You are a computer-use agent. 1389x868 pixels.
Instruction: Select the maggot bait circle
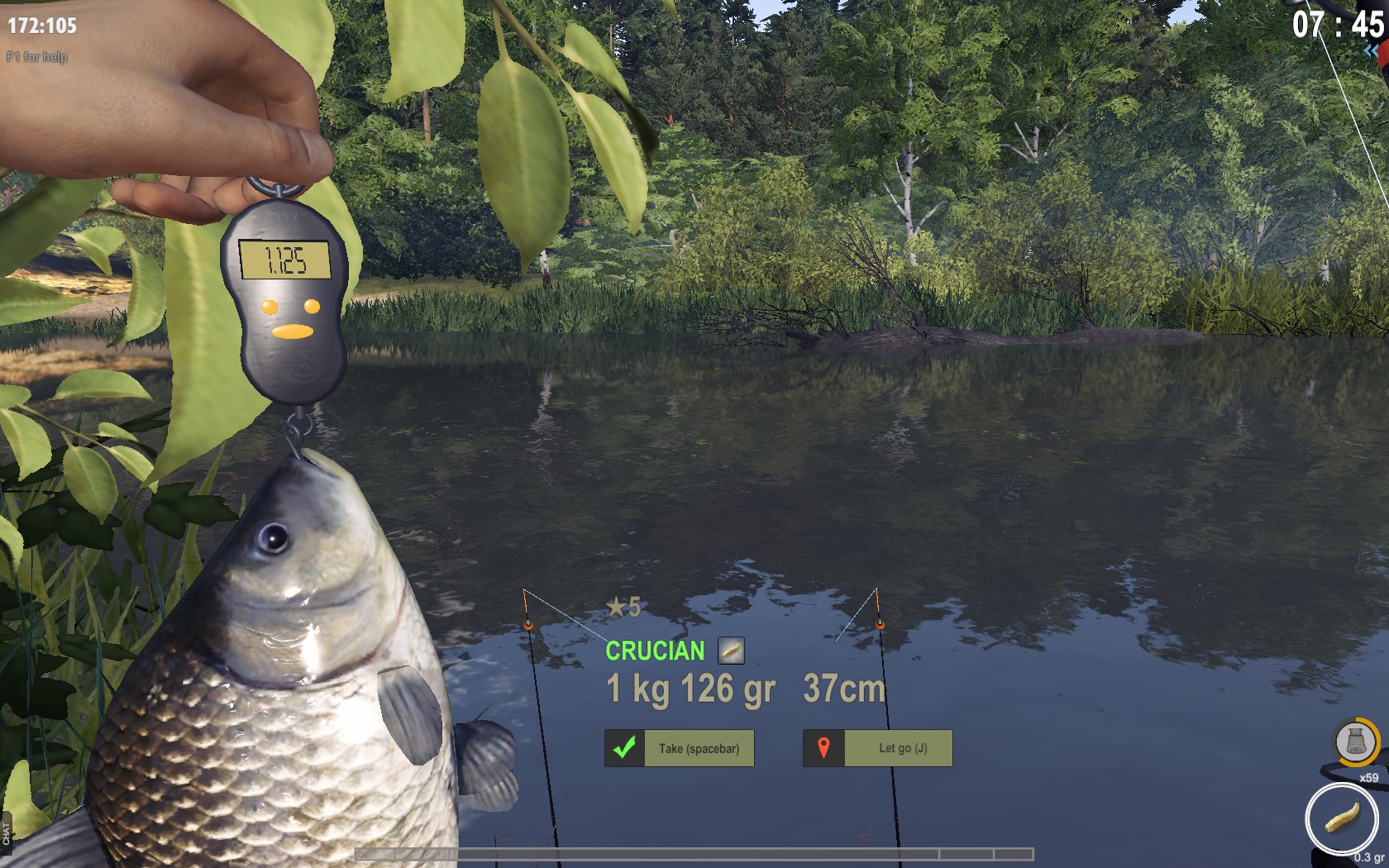[x=1341, y=818]
